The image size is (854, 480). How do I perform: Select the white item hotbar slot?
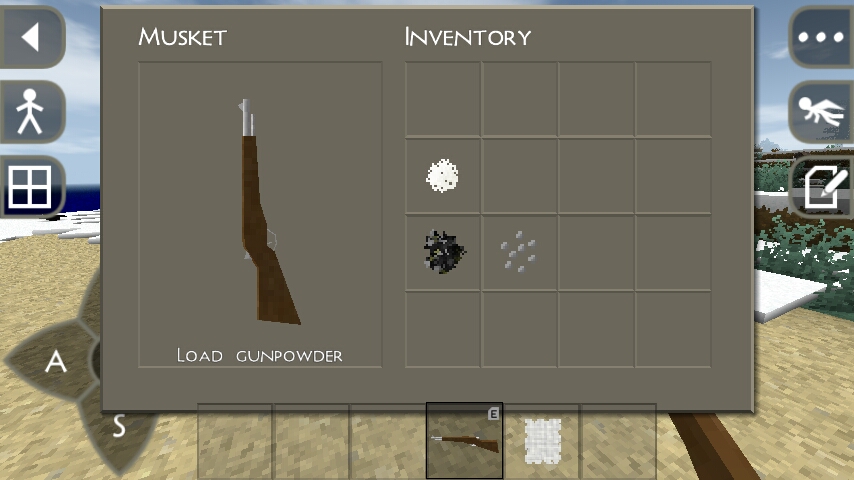click(541, 441)
